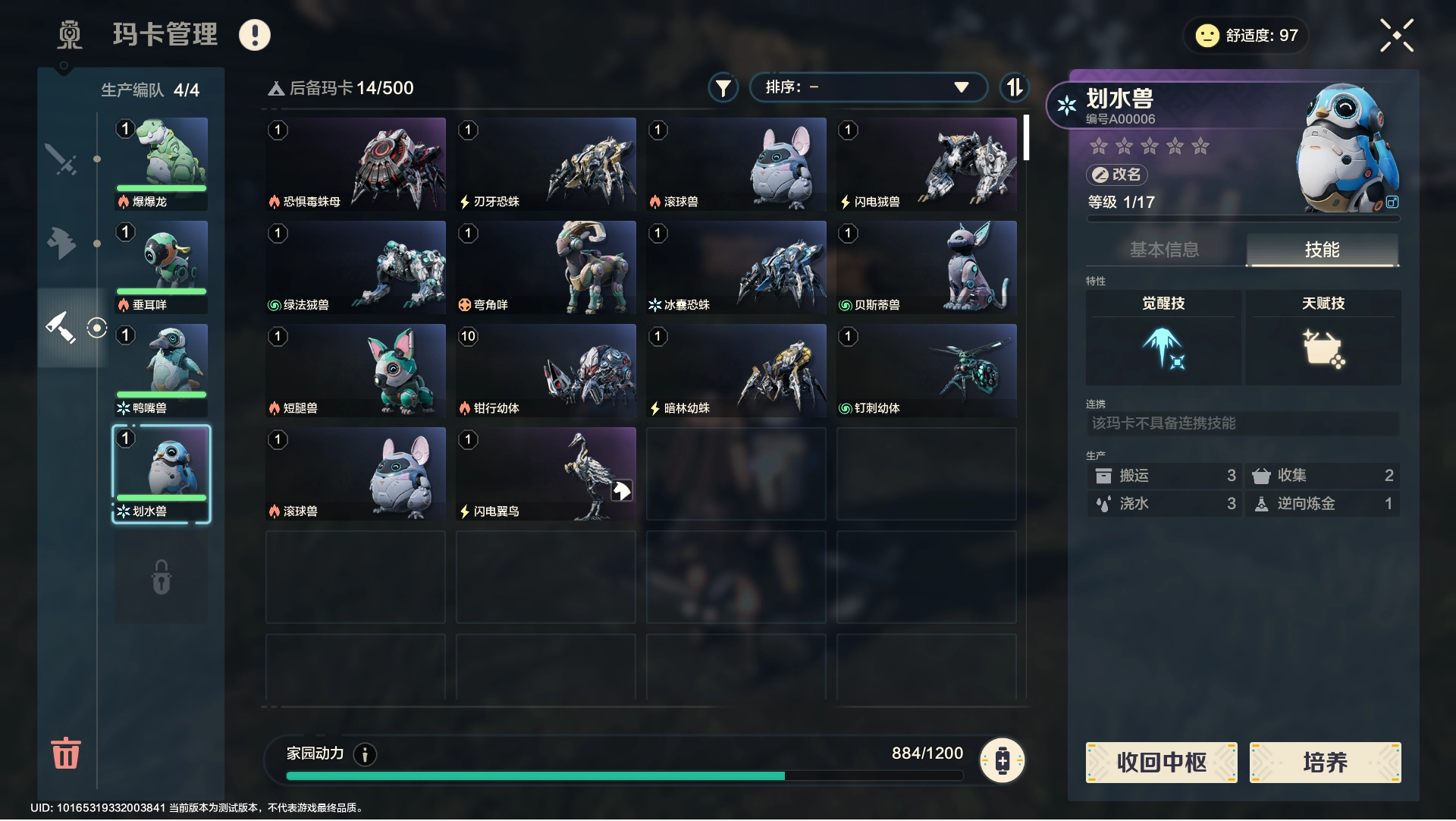Select 爆爆龙 in the production team
The height and width of the screenshot is (821, 1456).
coord(161,163)
